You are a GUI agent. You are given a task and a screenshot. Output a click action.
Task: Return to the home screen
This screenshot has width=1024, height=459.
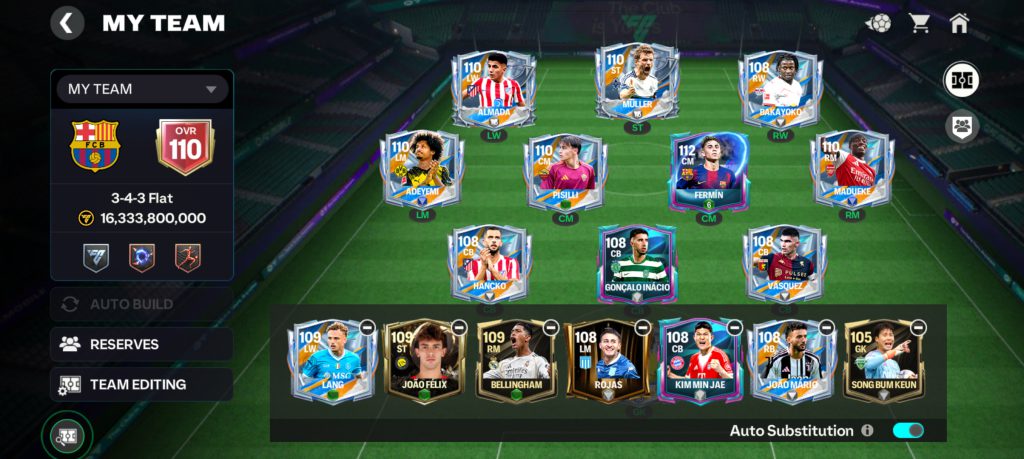(x=959, y=23)
